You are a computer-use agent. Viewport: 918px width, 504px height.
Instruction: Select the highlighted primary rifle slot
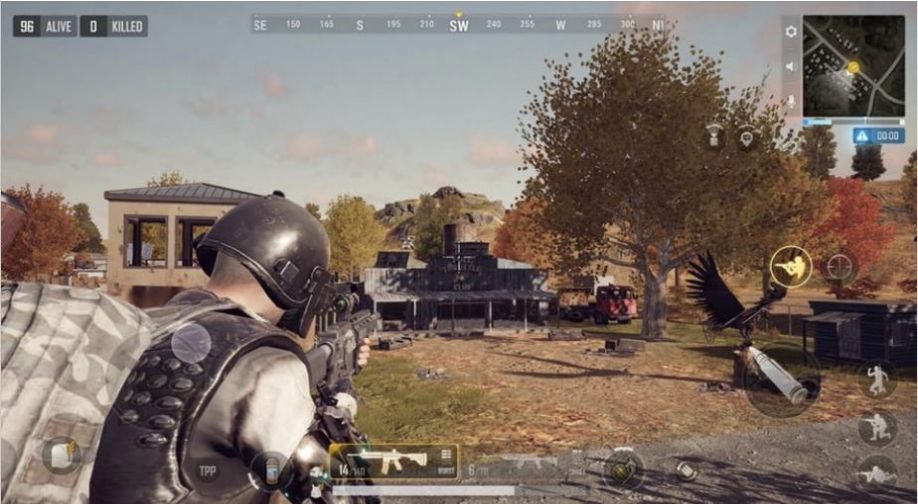point(393,462)
